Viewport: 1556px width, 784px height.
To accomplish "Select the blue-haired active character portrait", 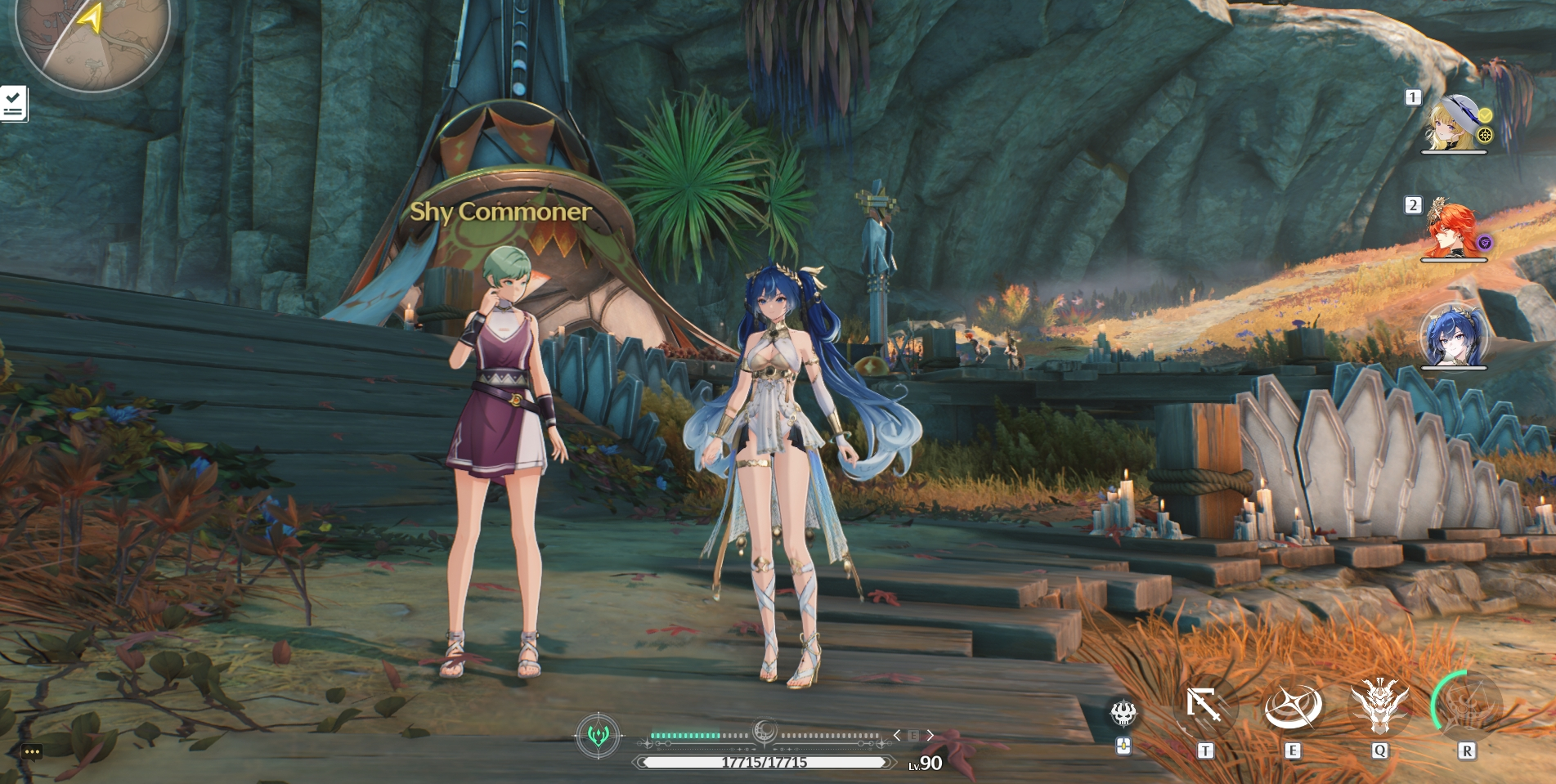I will (1453, 337).
